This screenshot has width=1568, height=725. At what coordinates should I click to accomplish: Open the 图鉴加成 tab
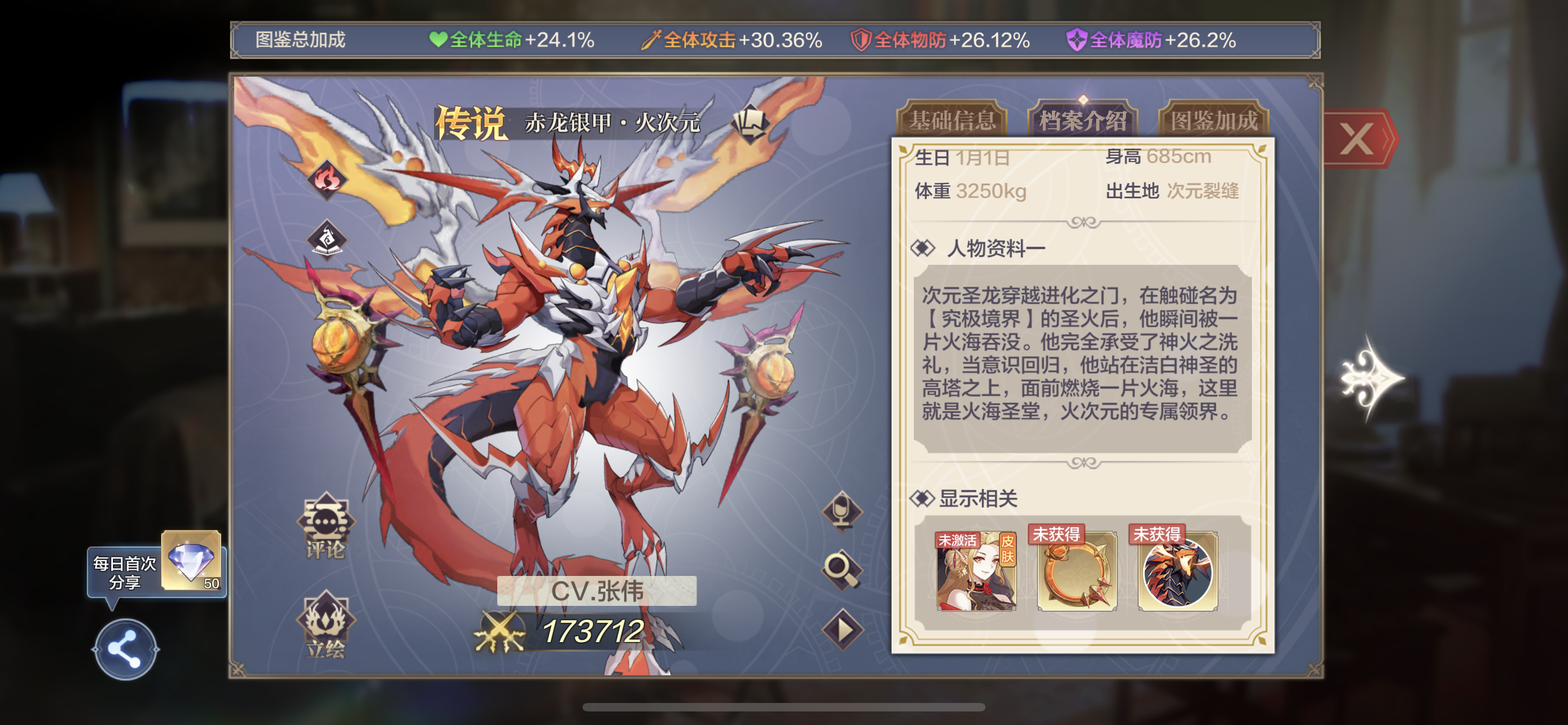coord(1214,120)
